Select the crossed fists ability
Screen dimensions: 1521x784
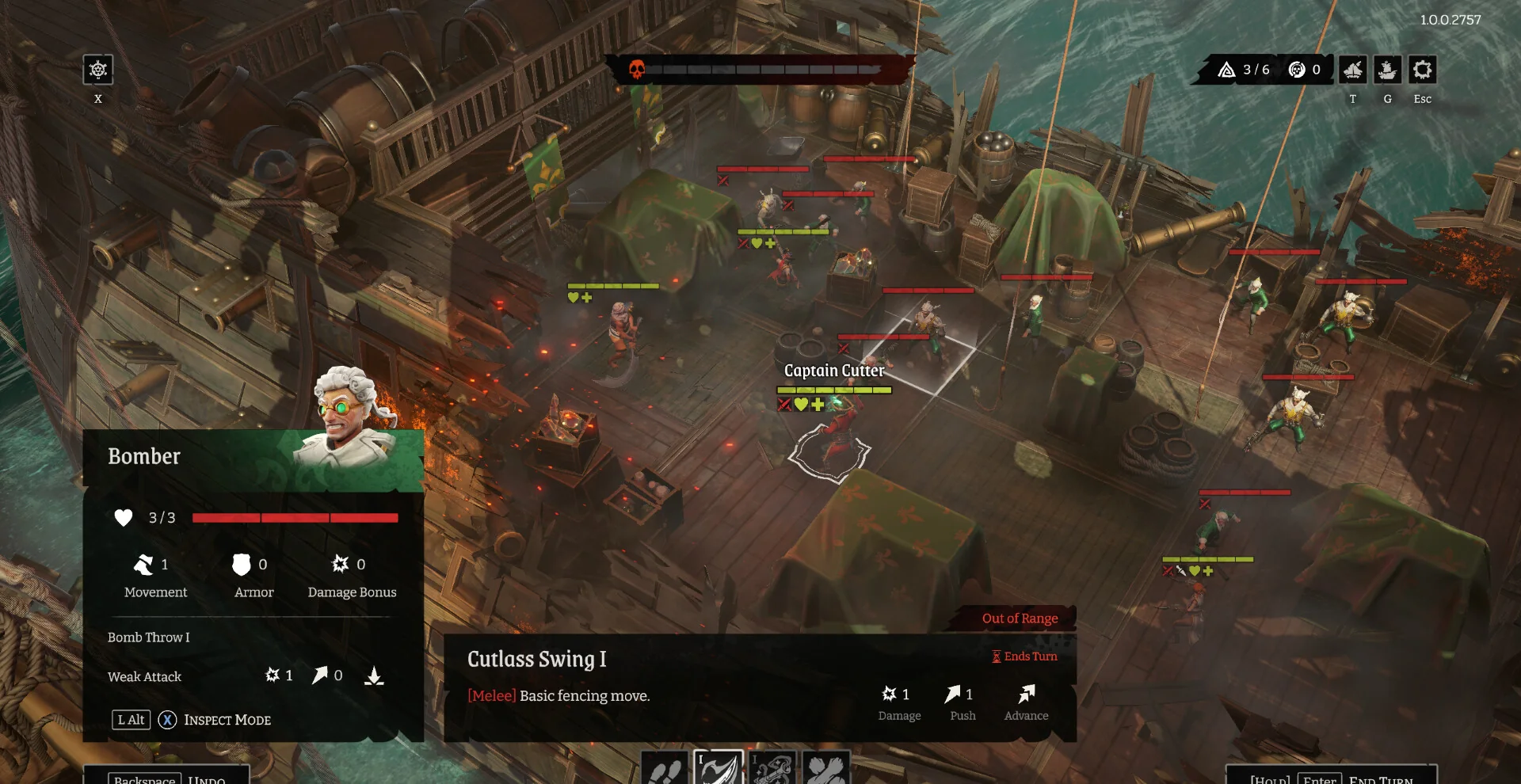(826, 768)
